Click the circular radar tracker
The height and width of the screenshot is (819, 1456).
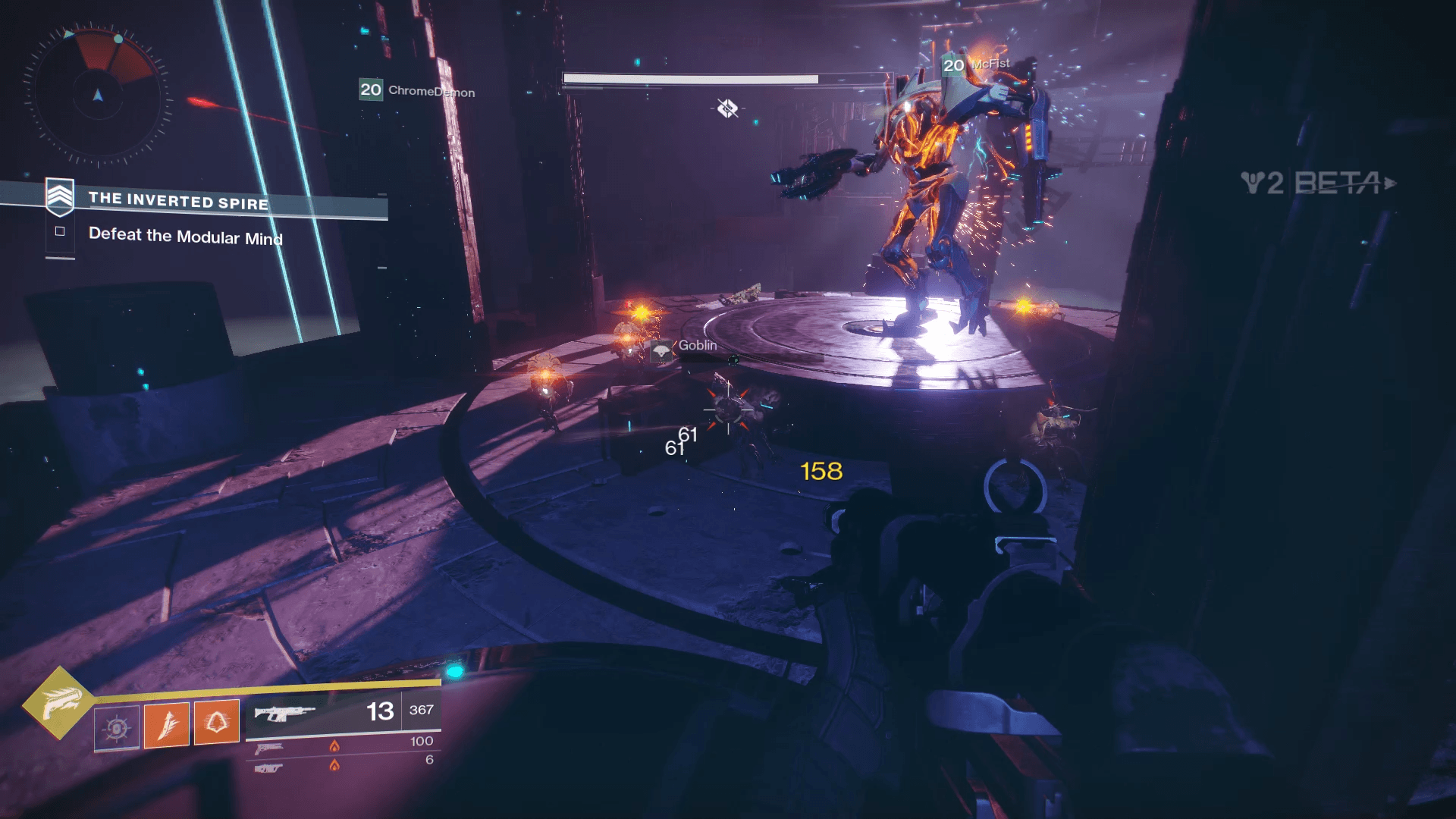(x=98, y=96)
